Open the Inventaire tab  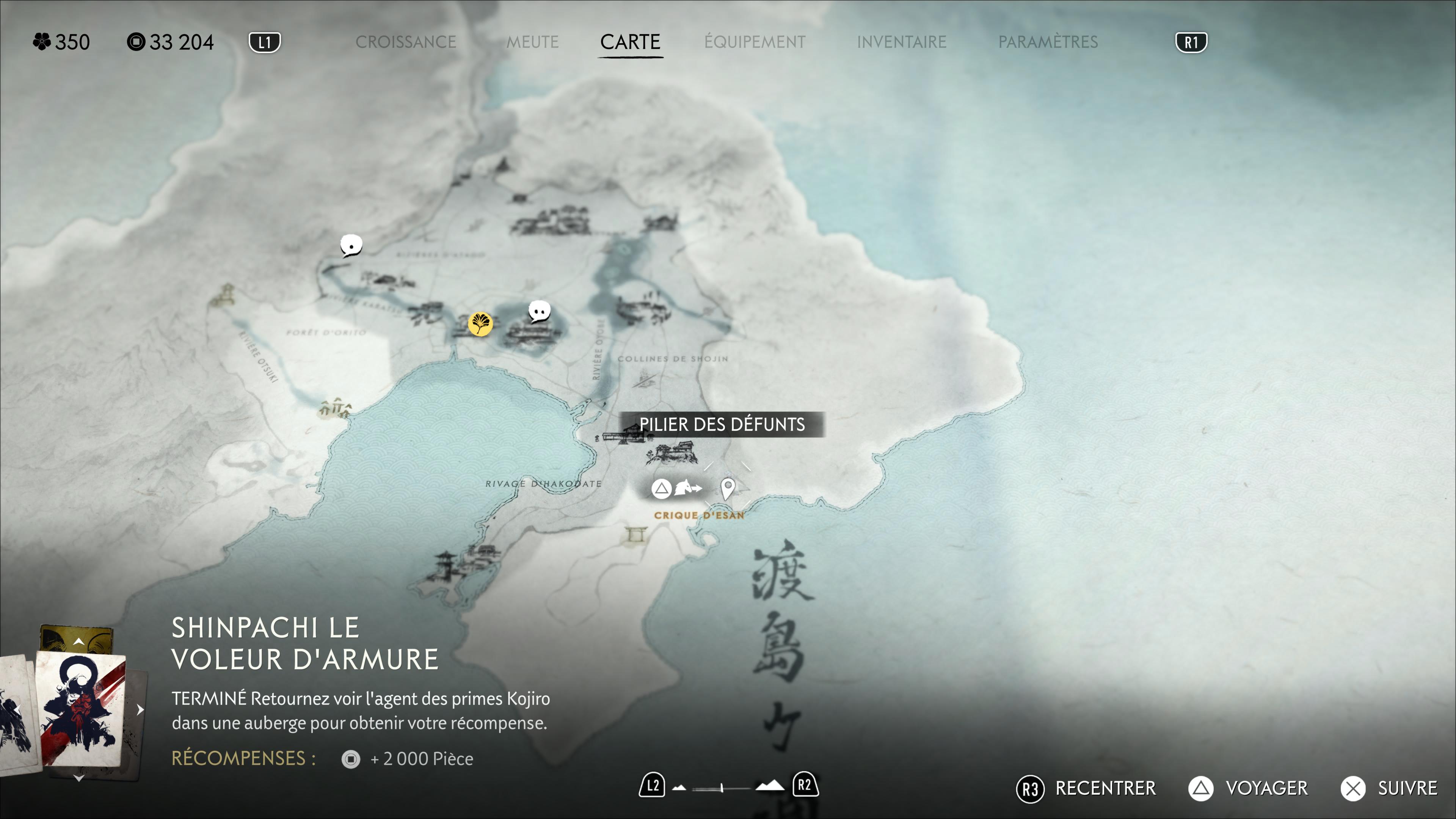tap(902, 42)
